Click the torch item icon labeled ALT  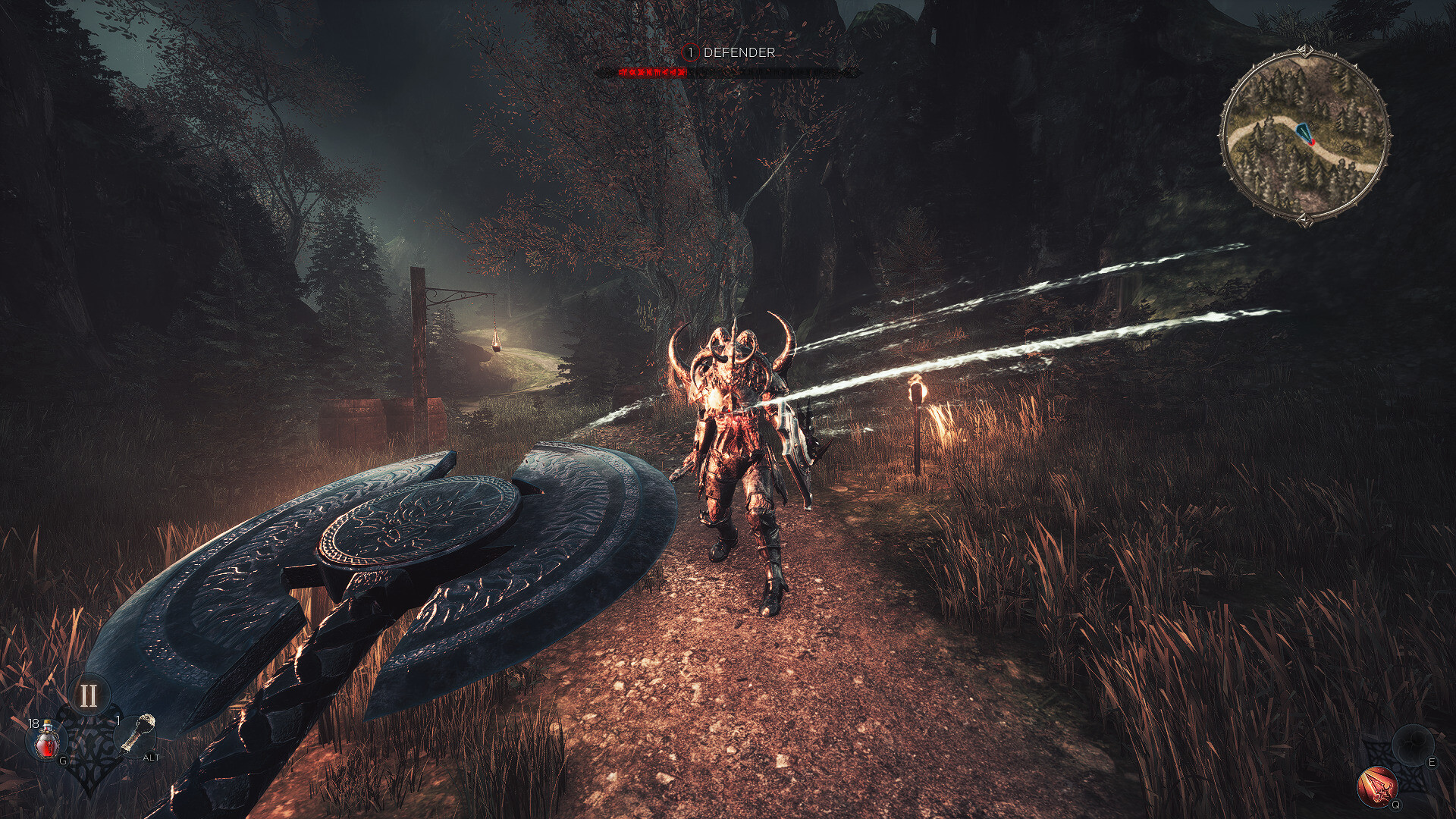pos(139,733)
